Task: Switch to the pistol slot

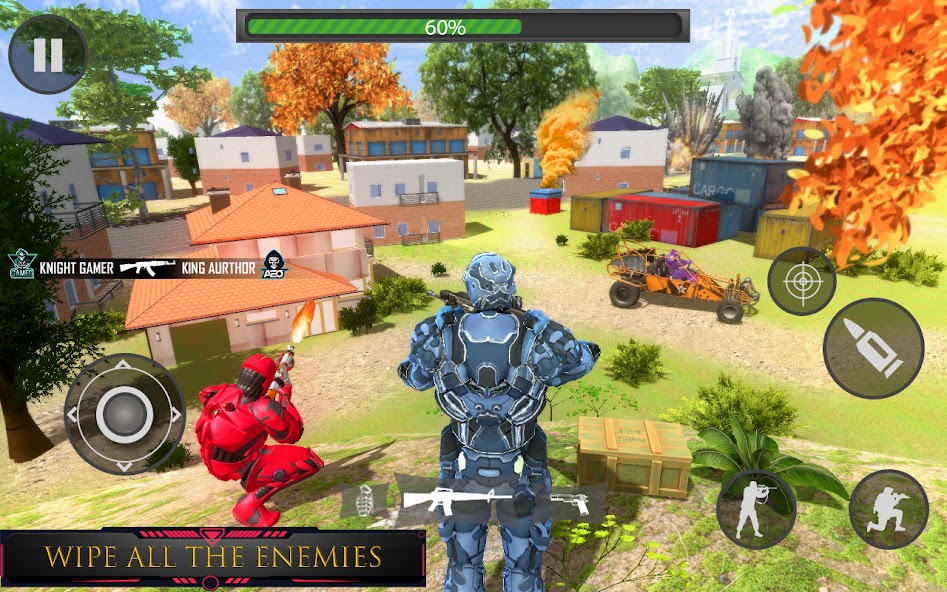Action: pyautogui.click(x=571, y=501)
